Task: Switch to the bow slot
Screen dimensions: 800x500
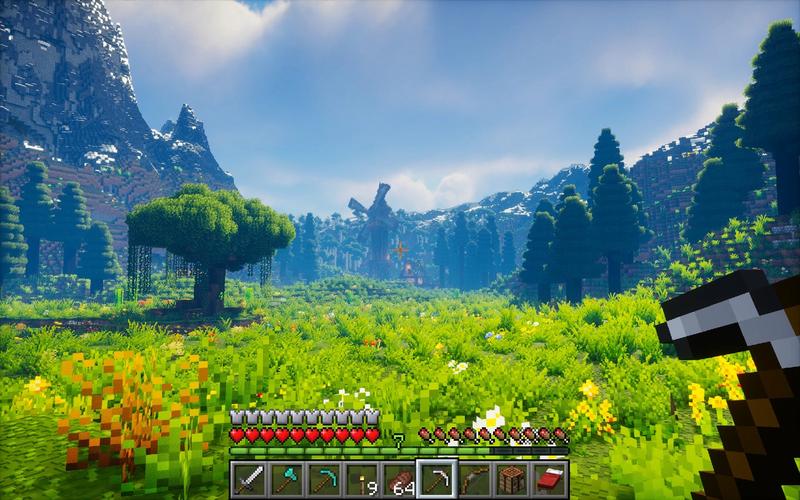Action: 474,479
